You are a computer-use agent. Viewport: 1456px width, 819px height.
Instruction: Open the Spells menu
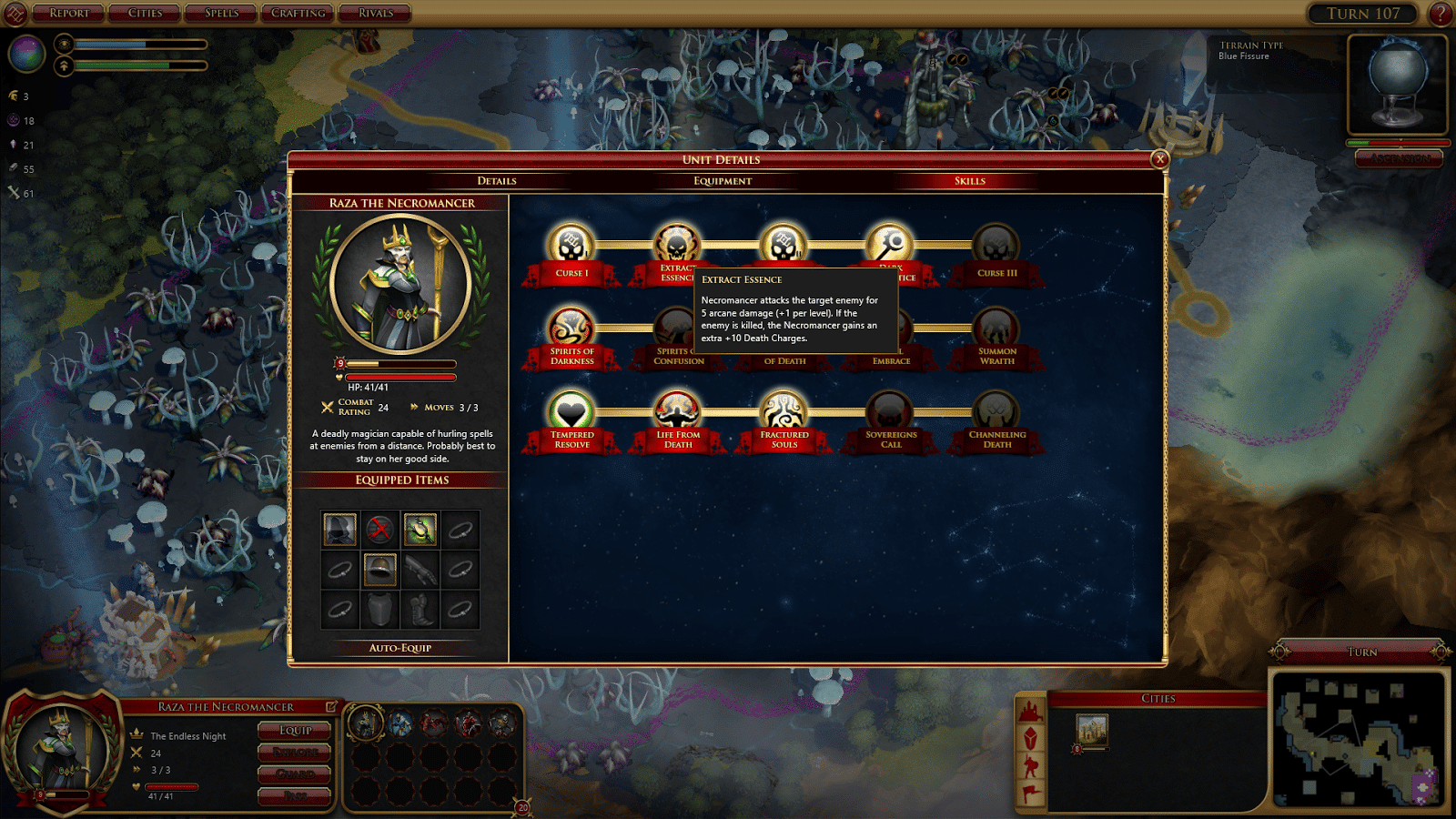point(221,13)
